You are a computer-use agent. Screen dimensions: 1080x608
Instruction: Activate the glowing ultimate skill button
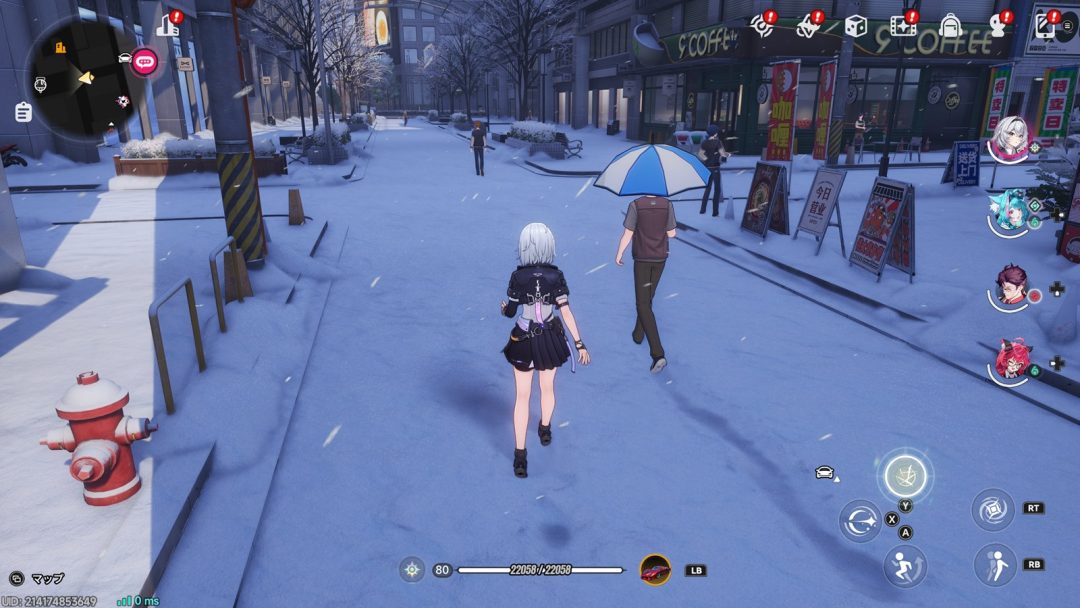coord(904,475)
